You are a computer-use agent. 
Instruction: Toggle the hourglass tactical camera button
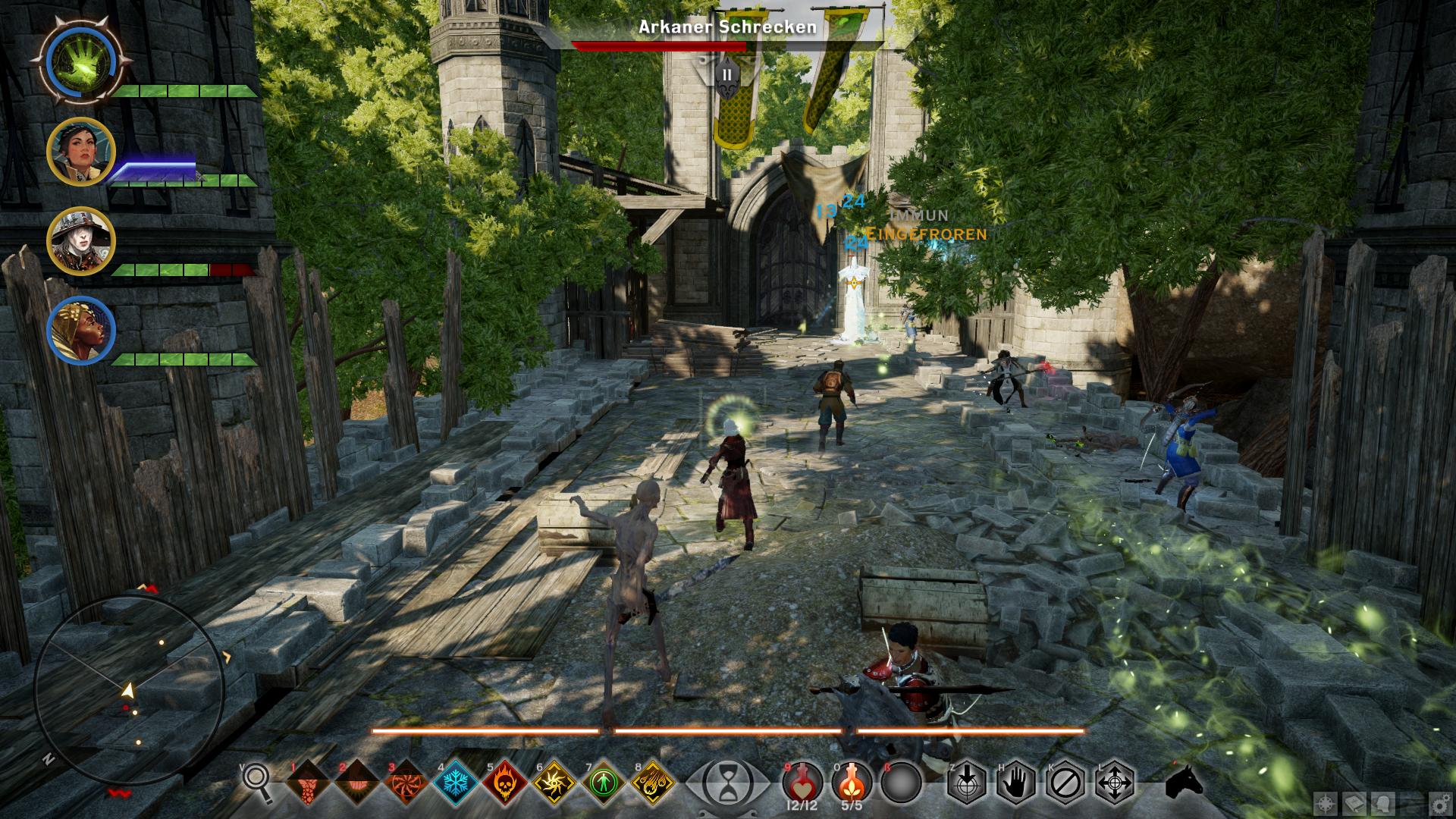pos(727,783)
